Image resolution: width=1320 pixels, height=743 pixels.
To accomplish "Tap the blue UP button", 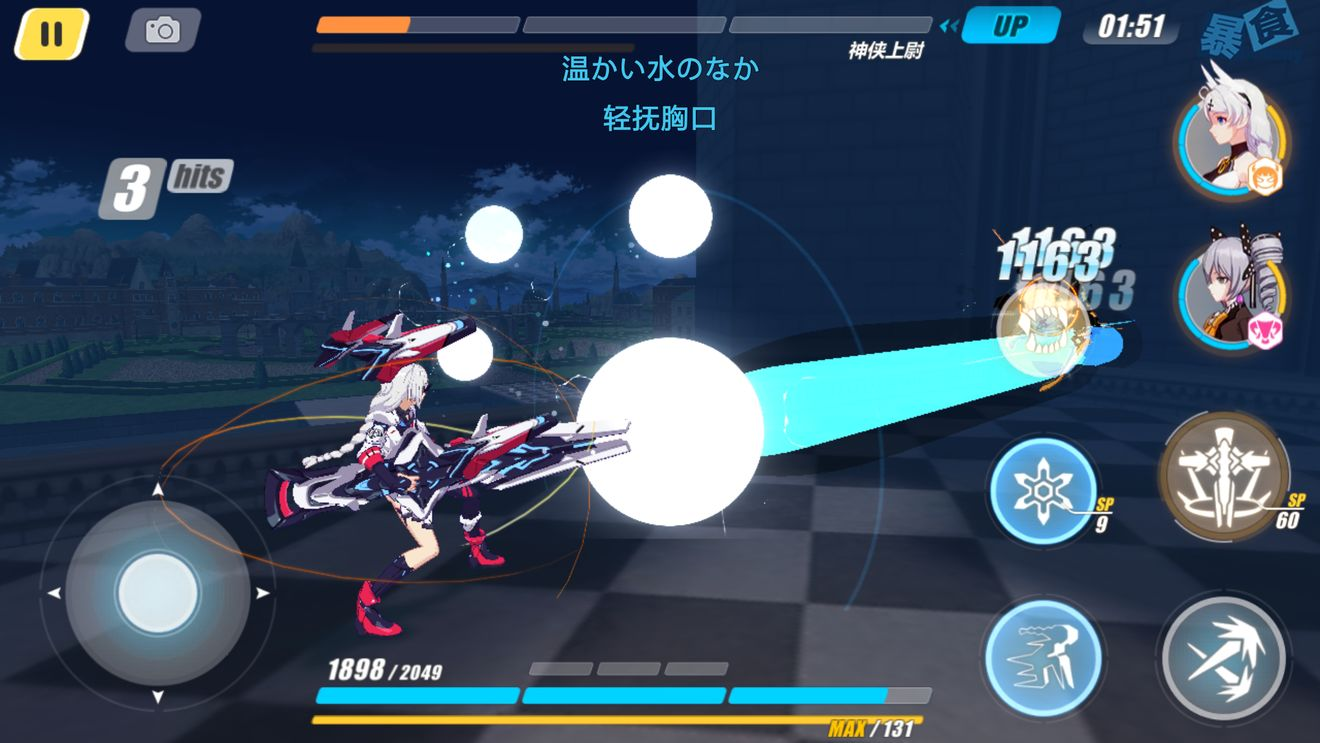I will coord(1010,26).
